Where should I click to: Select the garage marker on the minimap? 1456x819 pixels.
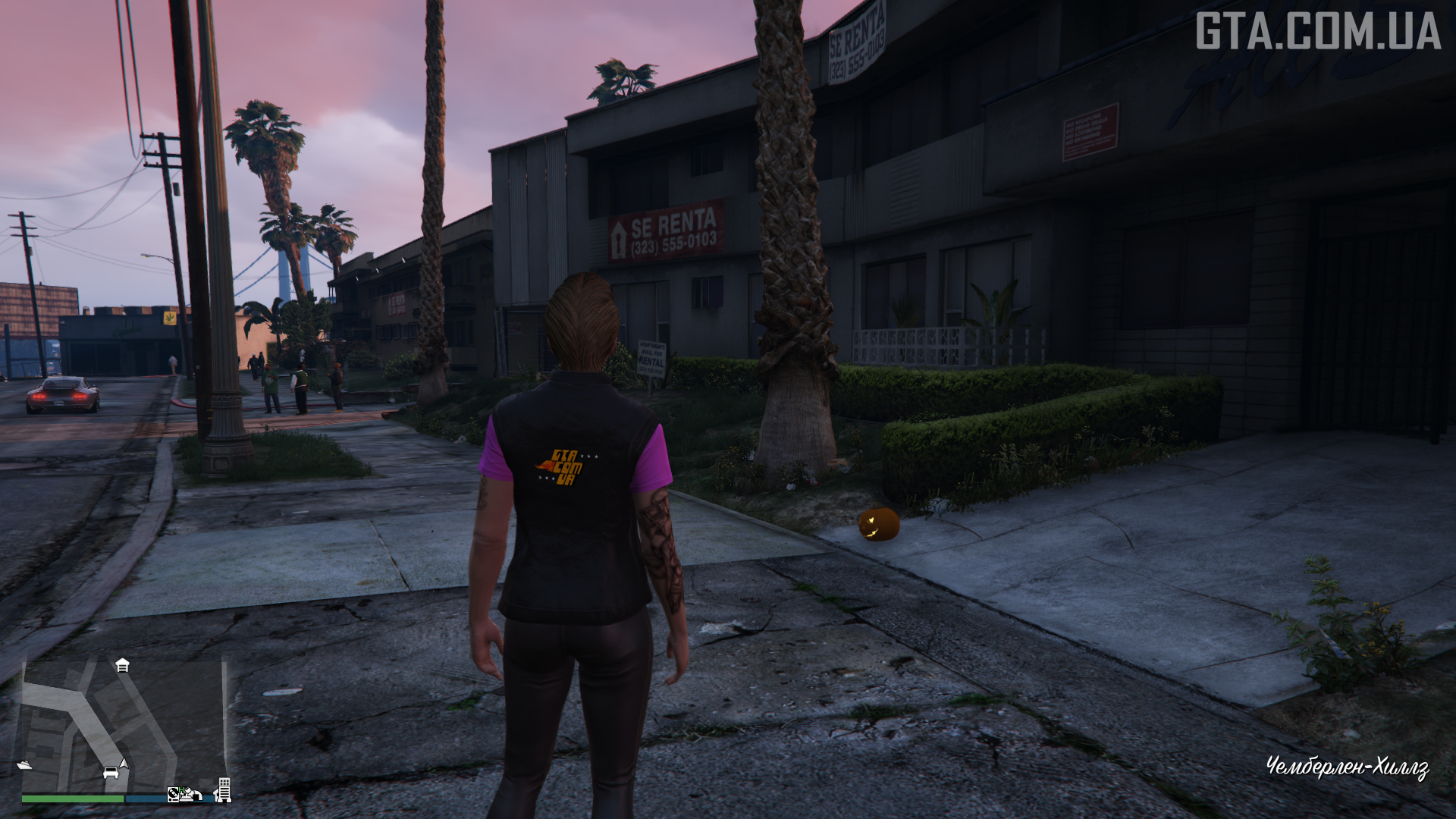point(122,666)
